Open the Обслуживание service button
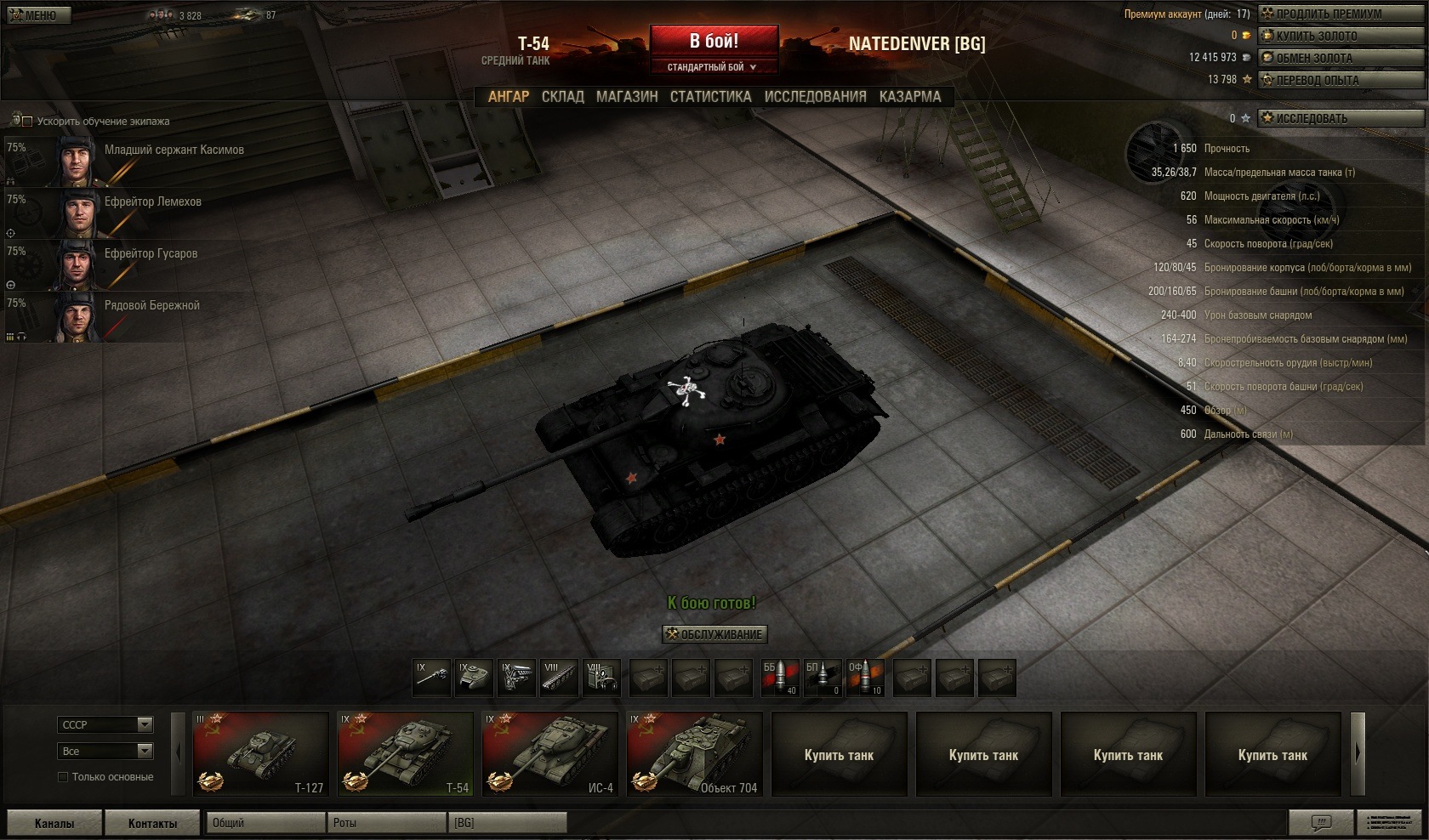Viewport: 1429px width, 840px height. 714,634
